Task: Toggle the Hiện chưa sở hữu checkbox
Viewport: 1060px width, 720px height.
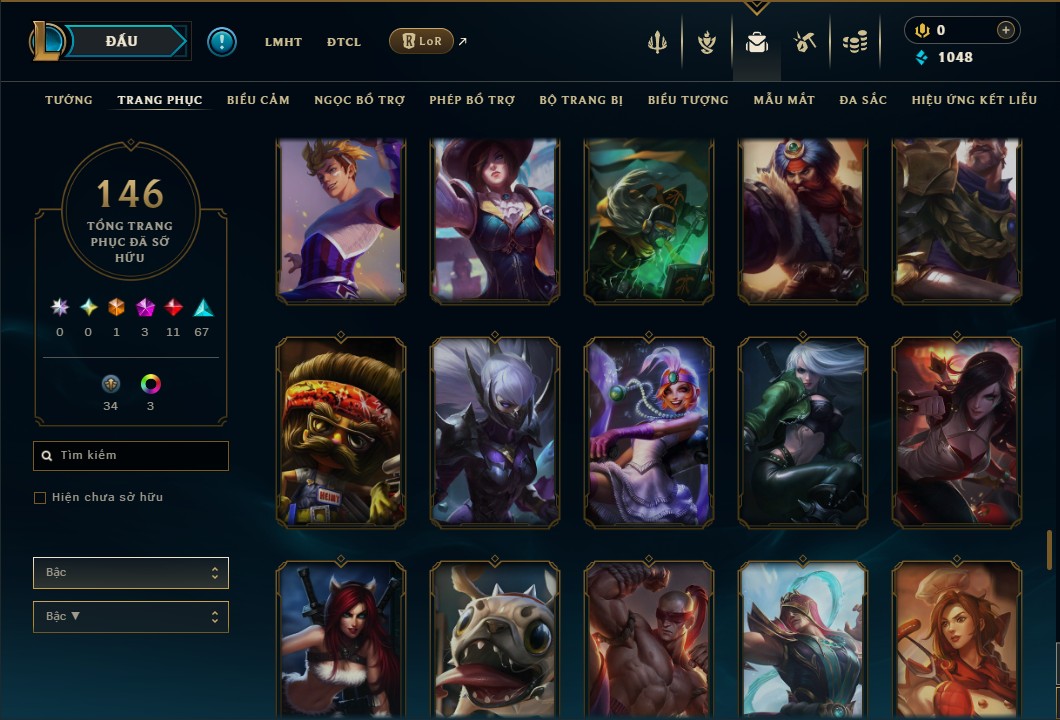Action: [x=40, y=498]
